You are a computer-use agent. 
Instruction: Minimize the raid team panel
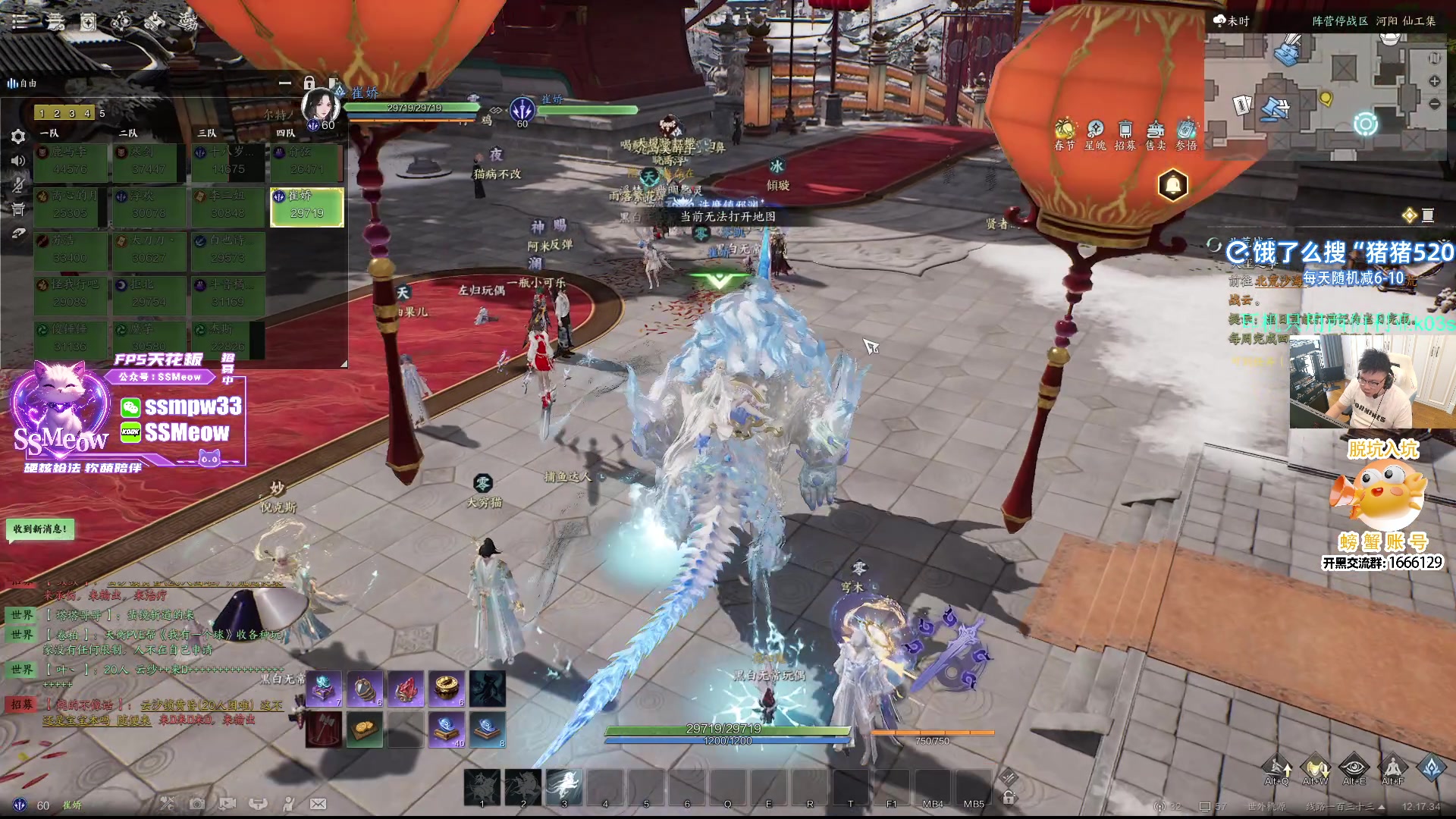[285, 83]
